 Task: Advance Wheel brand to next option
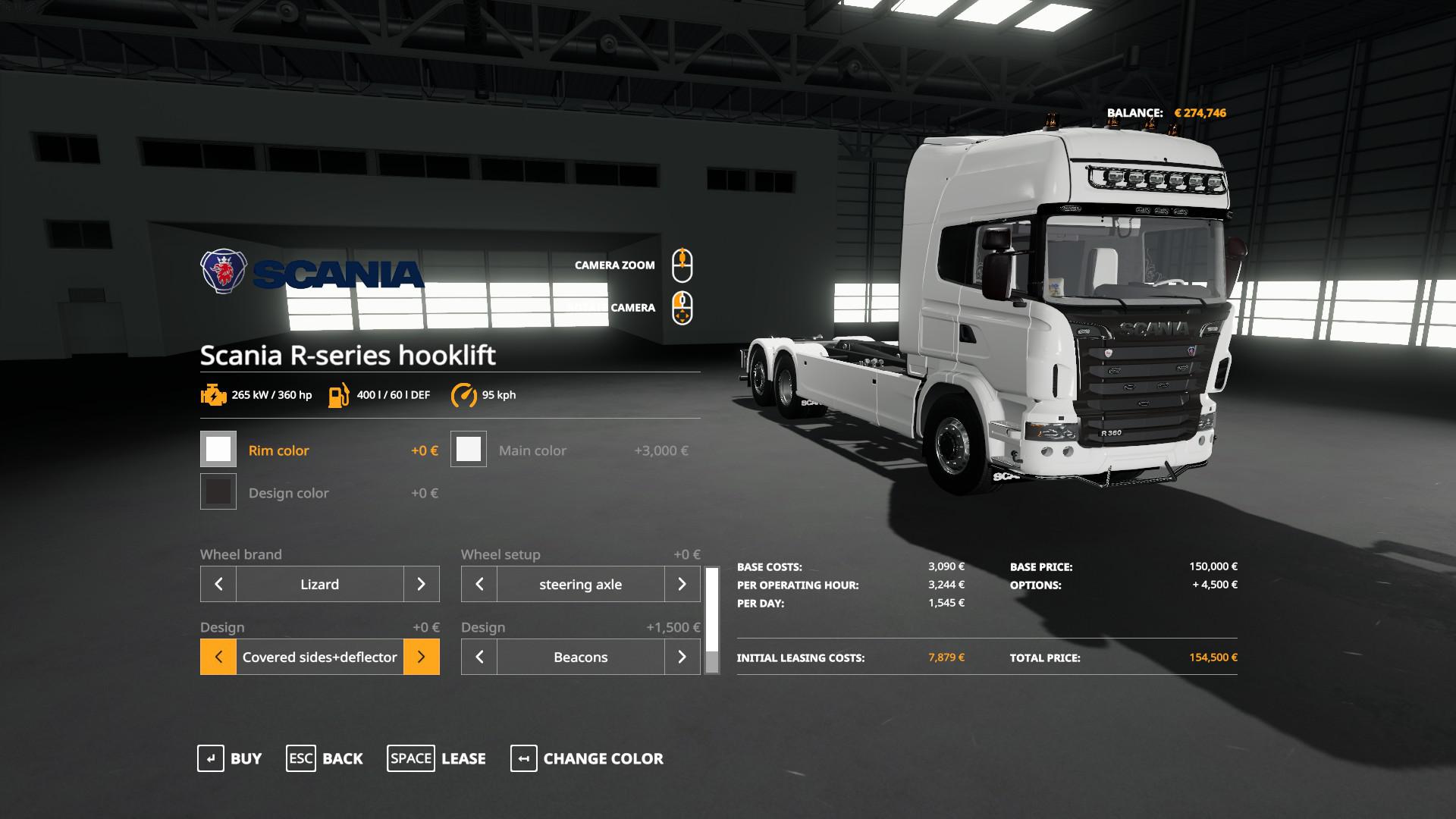[x=421, y=584]
